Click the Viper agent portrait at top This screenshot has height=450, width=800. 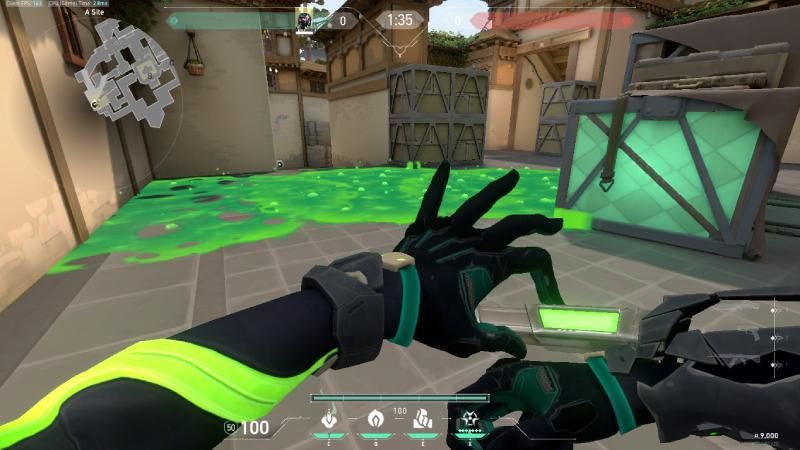(x=305, y=19)
